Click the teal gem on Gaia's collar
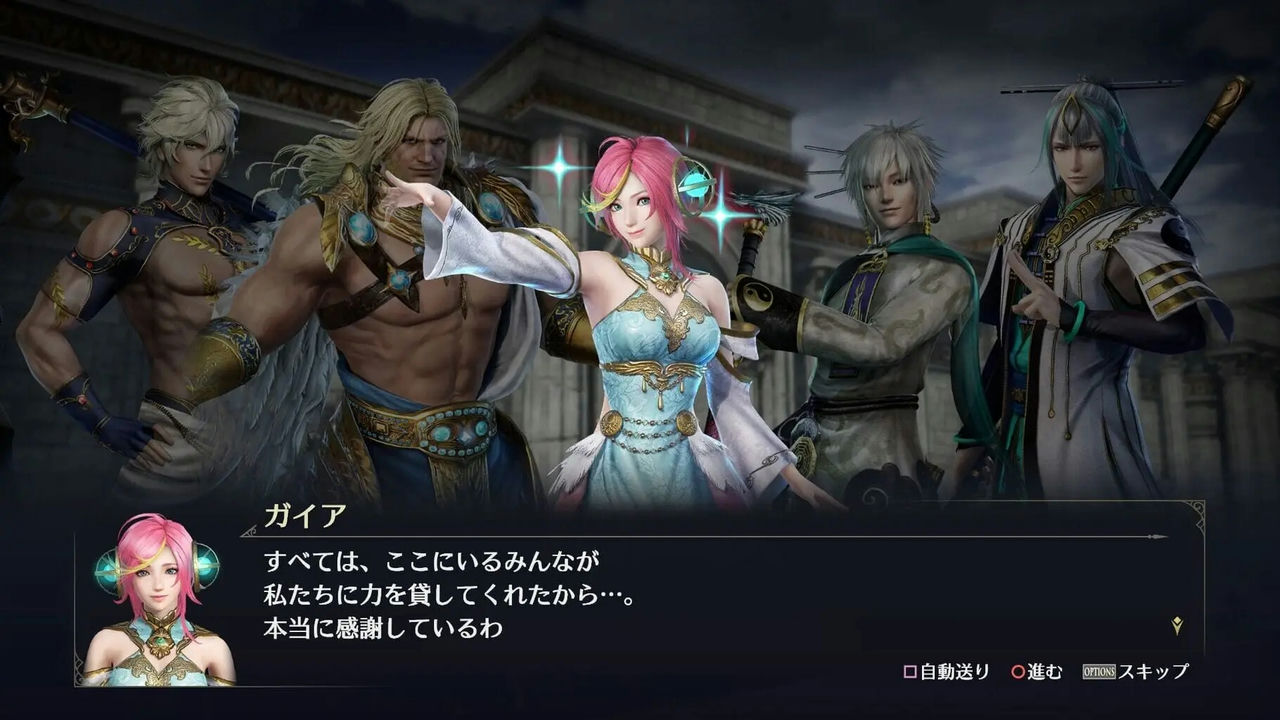Viewport: 1280px width, 720px height. [x=665, y=274]
